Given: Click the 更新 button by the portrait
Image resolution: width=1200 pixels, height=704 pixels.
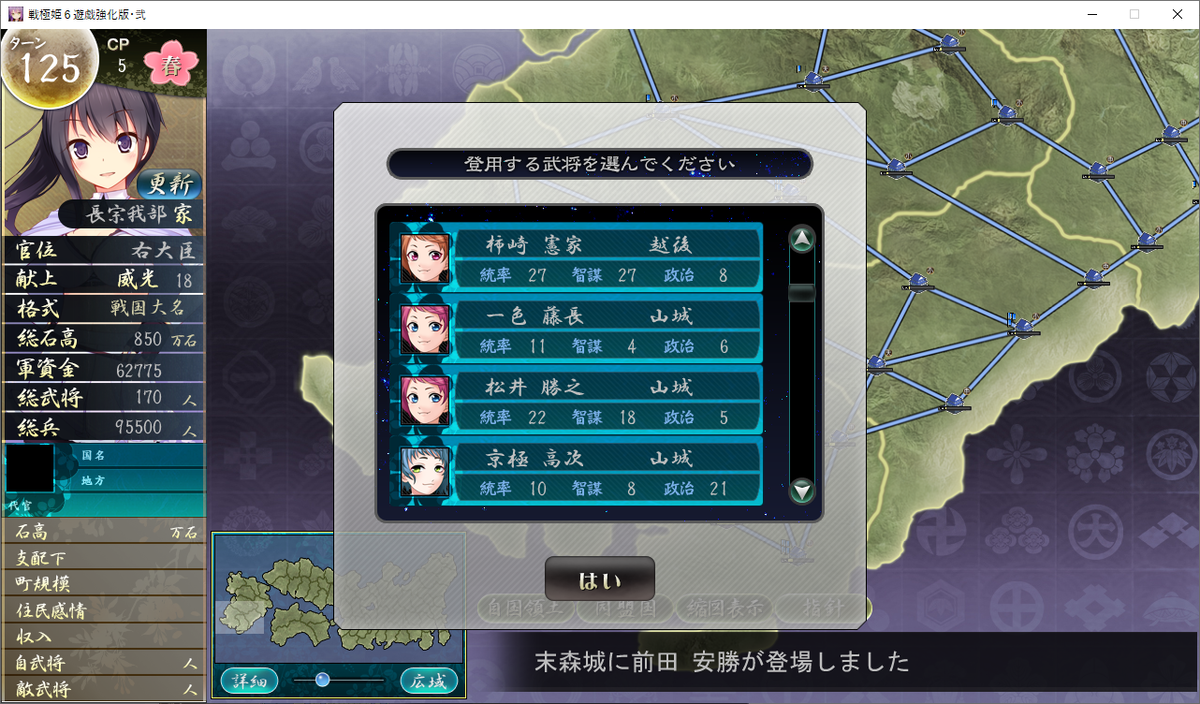Looking at the screenshot, I should pos(169,185).
